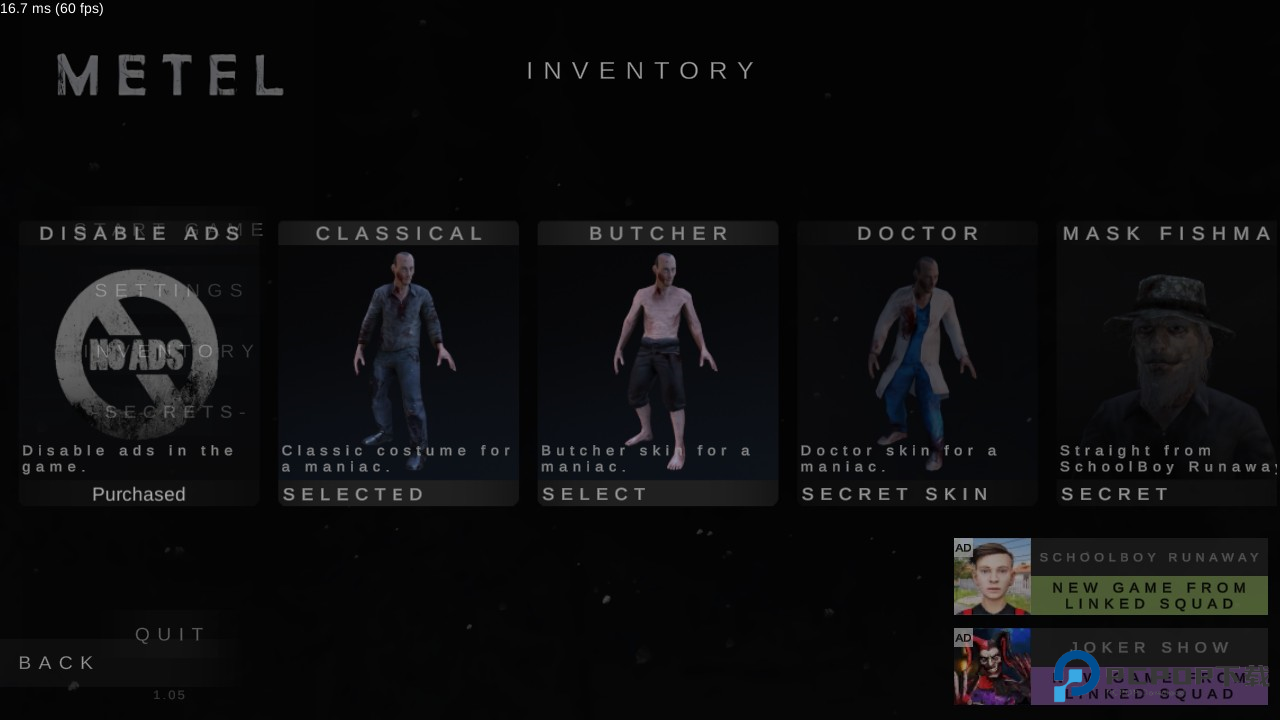Click the Disable Ads no-ads icon
Image resolution: width=1280 pixels, height=720 pixels.
[137, 353]
